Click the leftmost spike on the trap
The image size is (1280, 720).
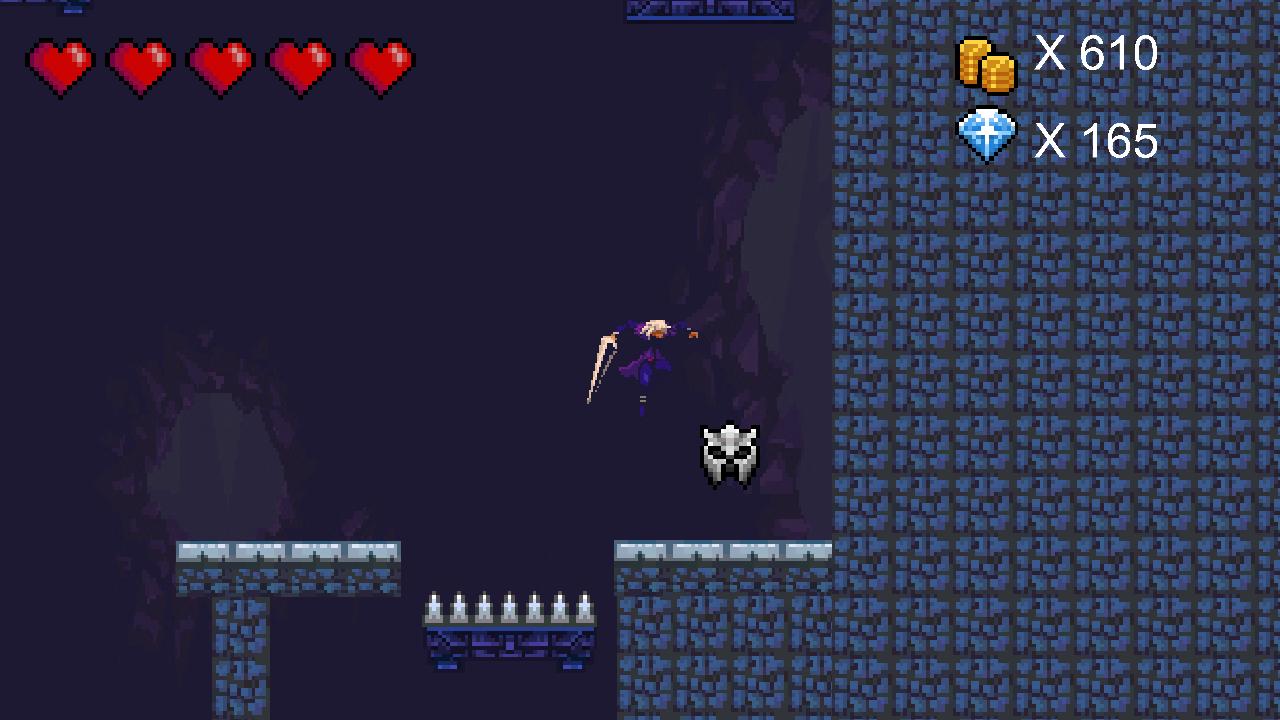click(x=434, y=608)
